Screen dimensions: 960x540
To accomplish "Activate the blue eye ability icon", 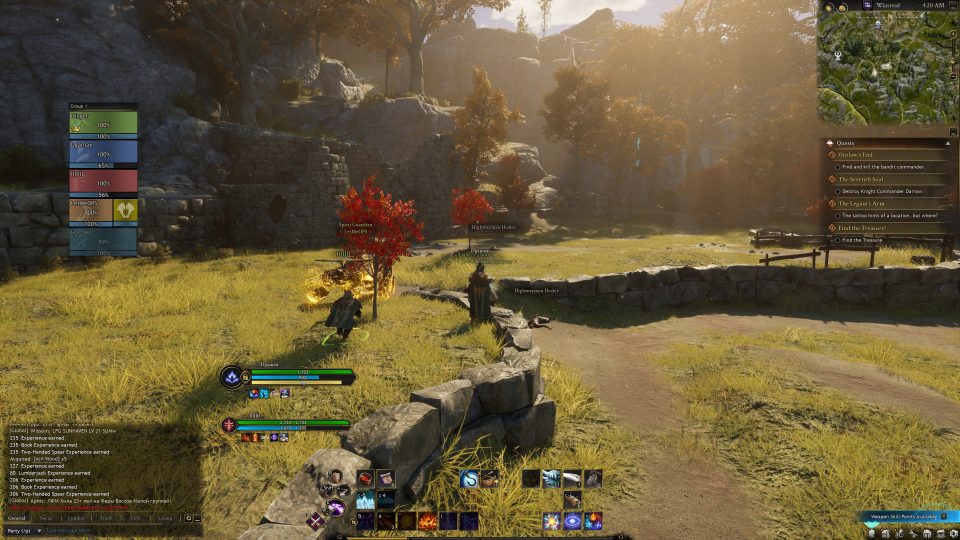I will 573,521.
